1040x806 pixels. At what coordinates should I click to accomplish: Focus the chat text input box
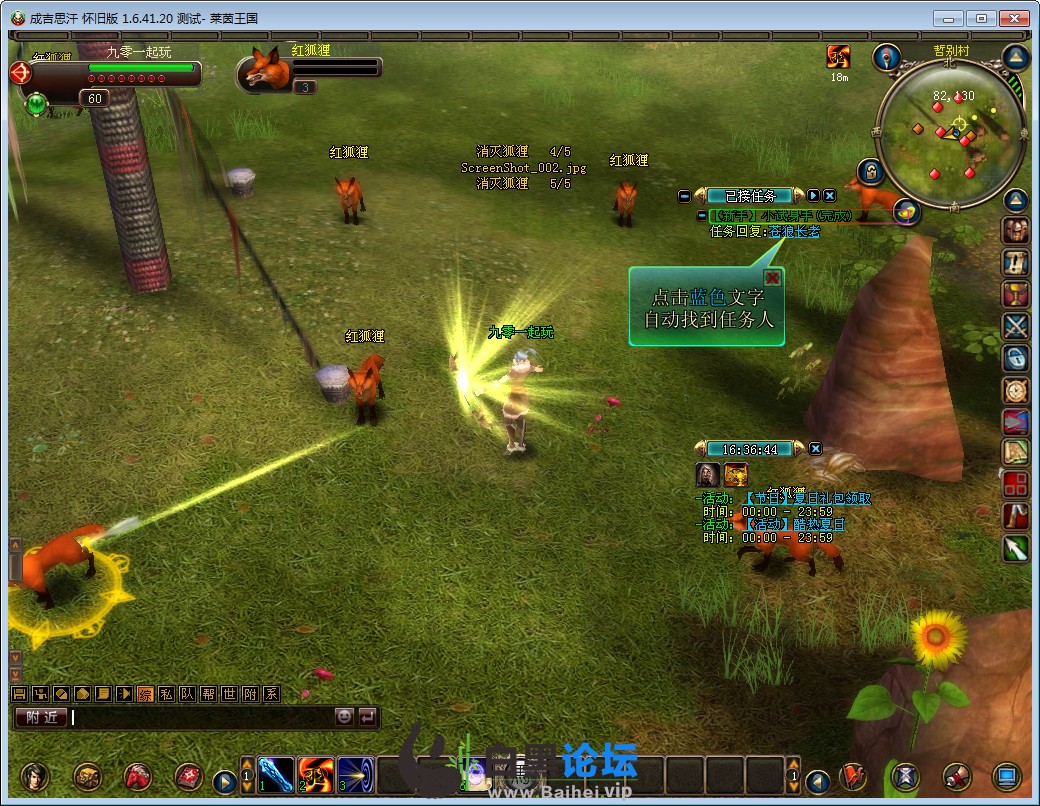(200, 717)
